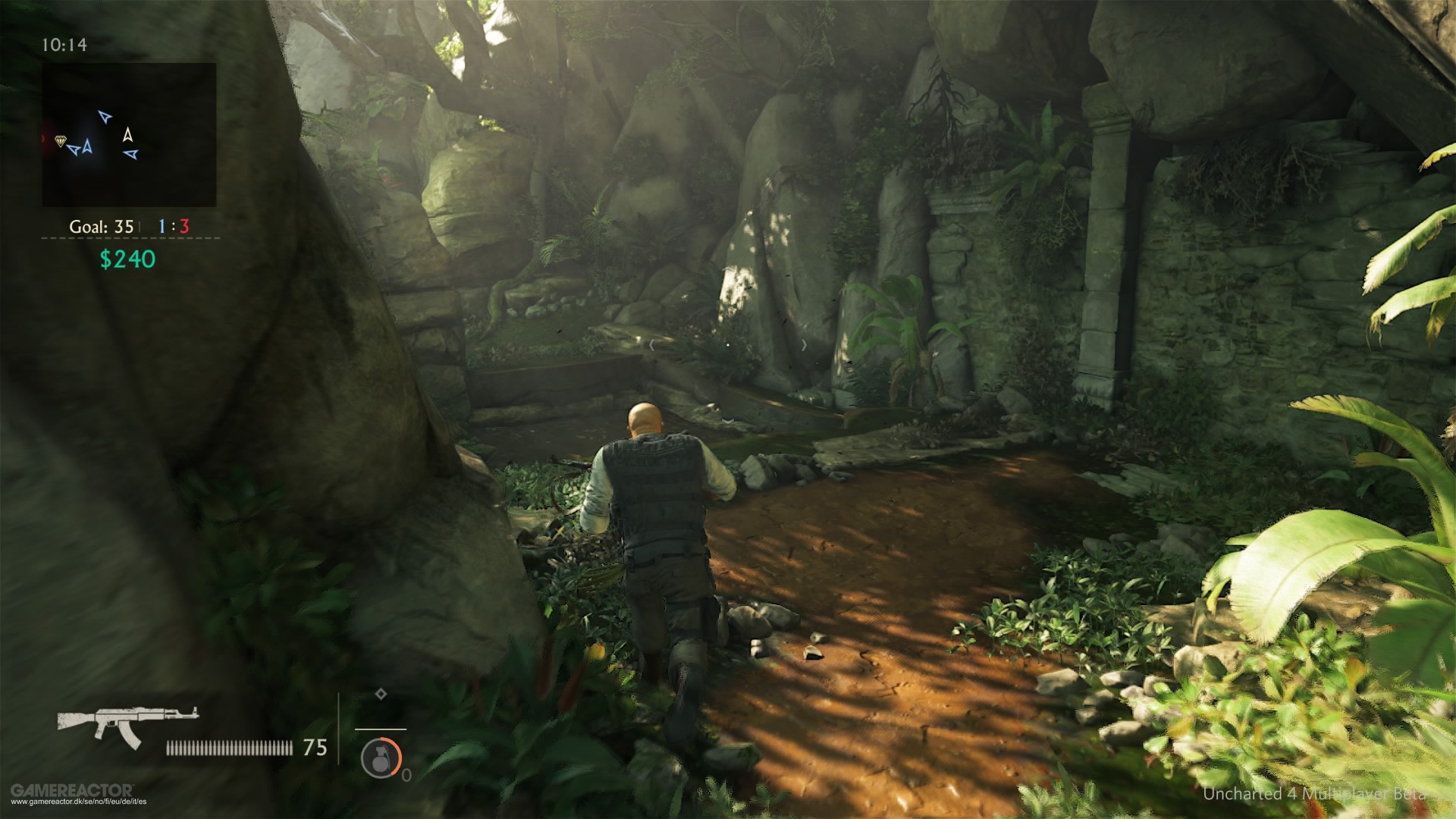Select the red team score 3
The width and height of the screenshot is (1456, 819).
[184, 227]
